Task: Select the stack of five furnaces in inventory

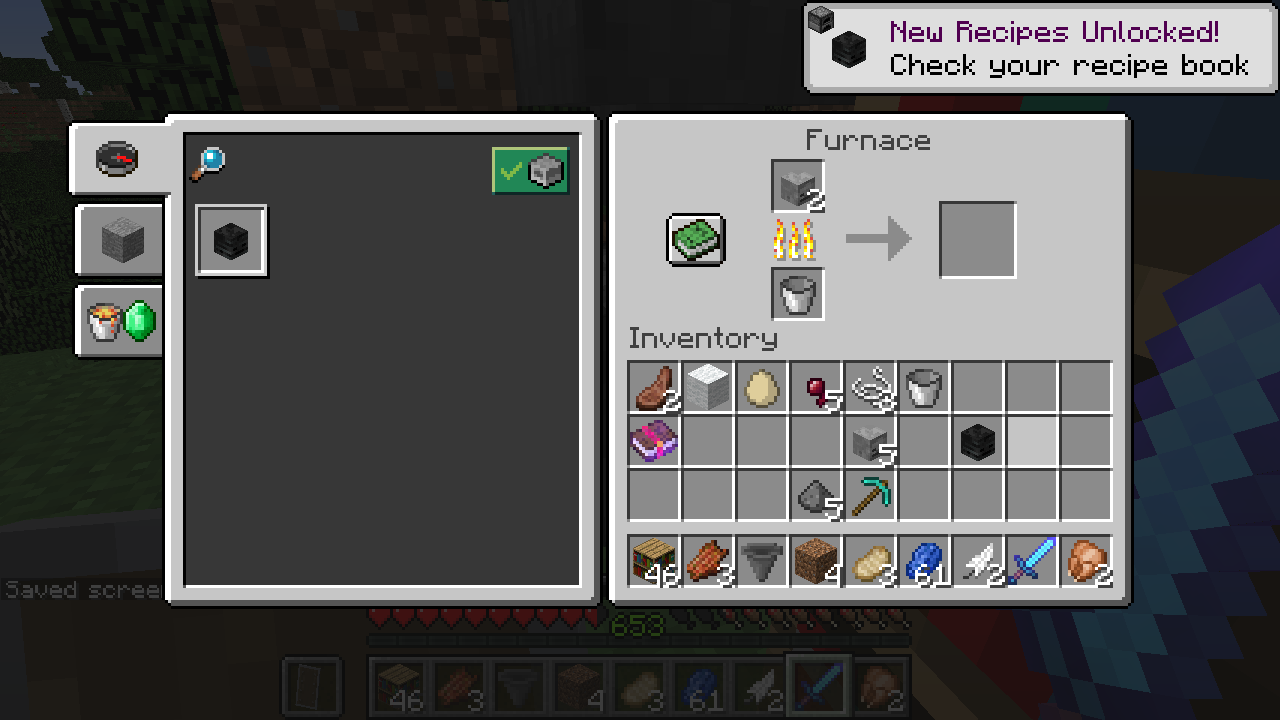Action: 870,441
